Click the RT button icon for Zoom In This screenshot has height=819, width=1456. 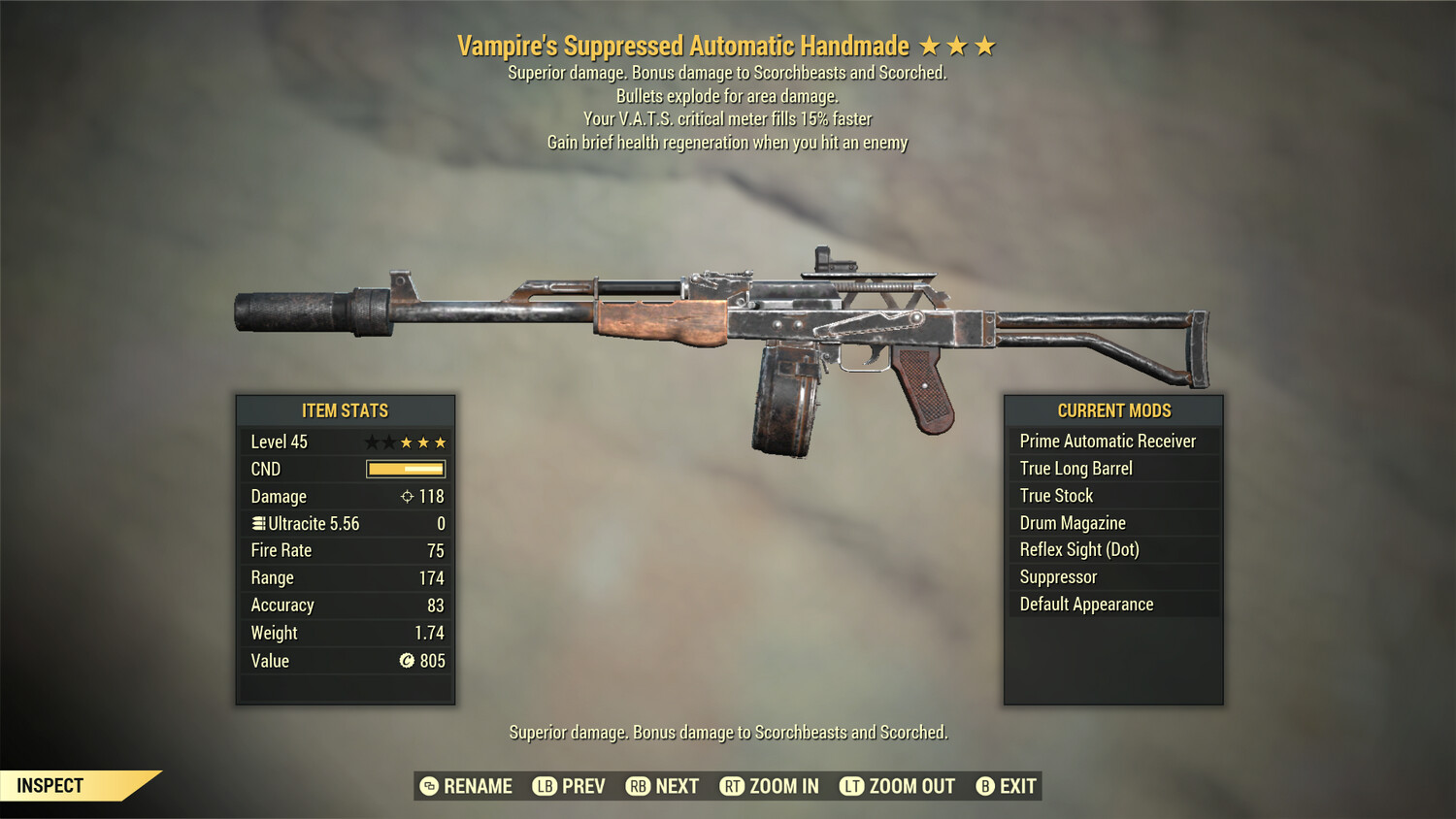coord(731,786)
